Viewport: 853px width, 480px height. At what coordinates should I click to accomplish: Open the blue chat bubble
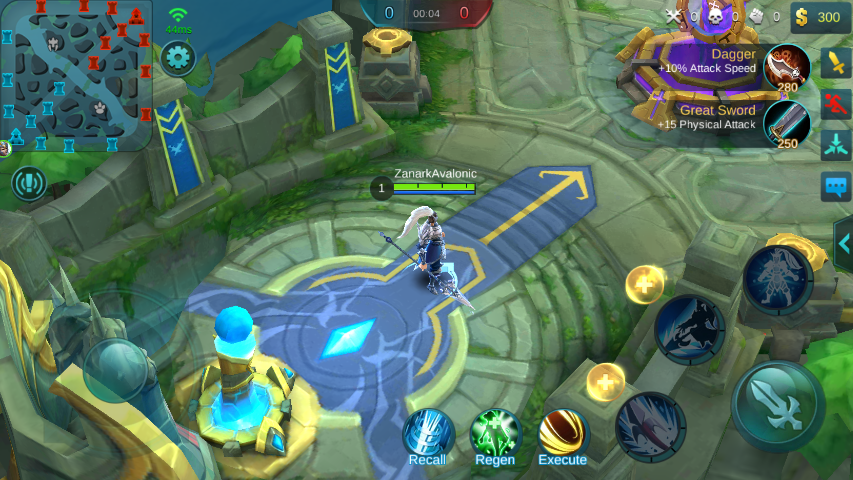836,187
